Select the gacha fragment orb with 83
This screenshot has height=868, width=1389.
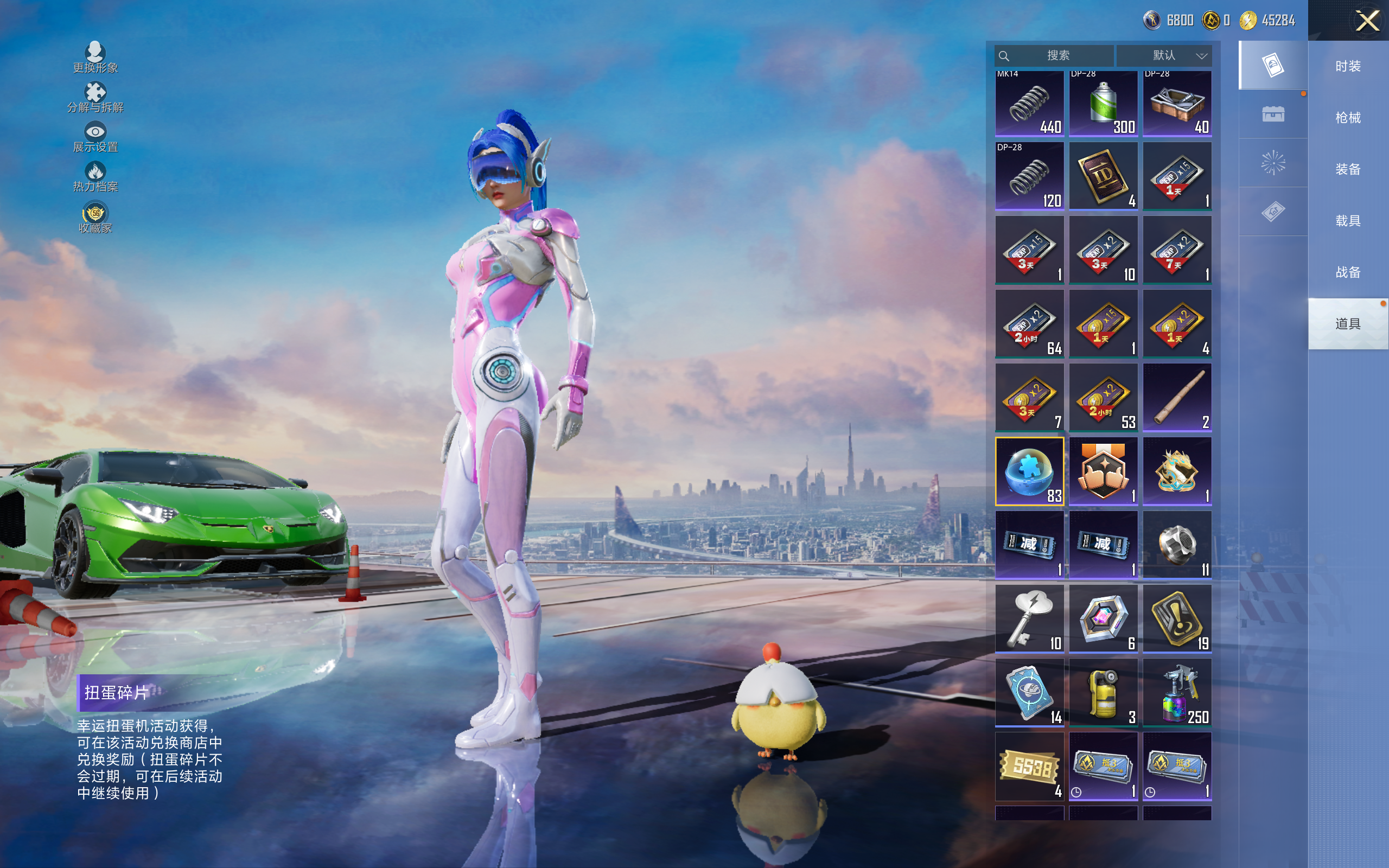tap(1029, 471)
